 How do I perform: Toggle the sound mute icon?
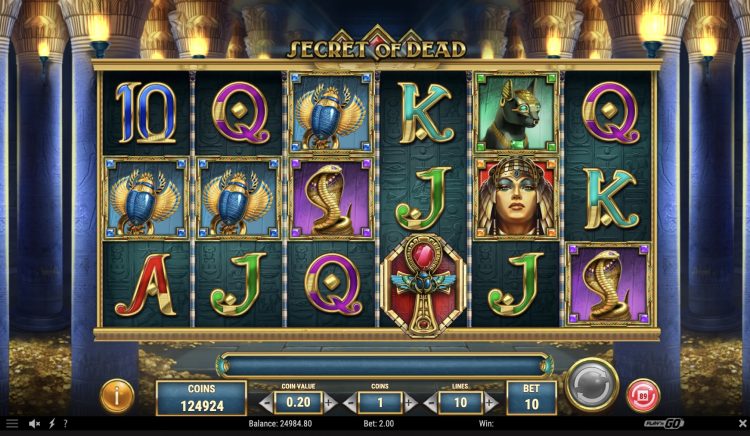[x=34, y=424]
